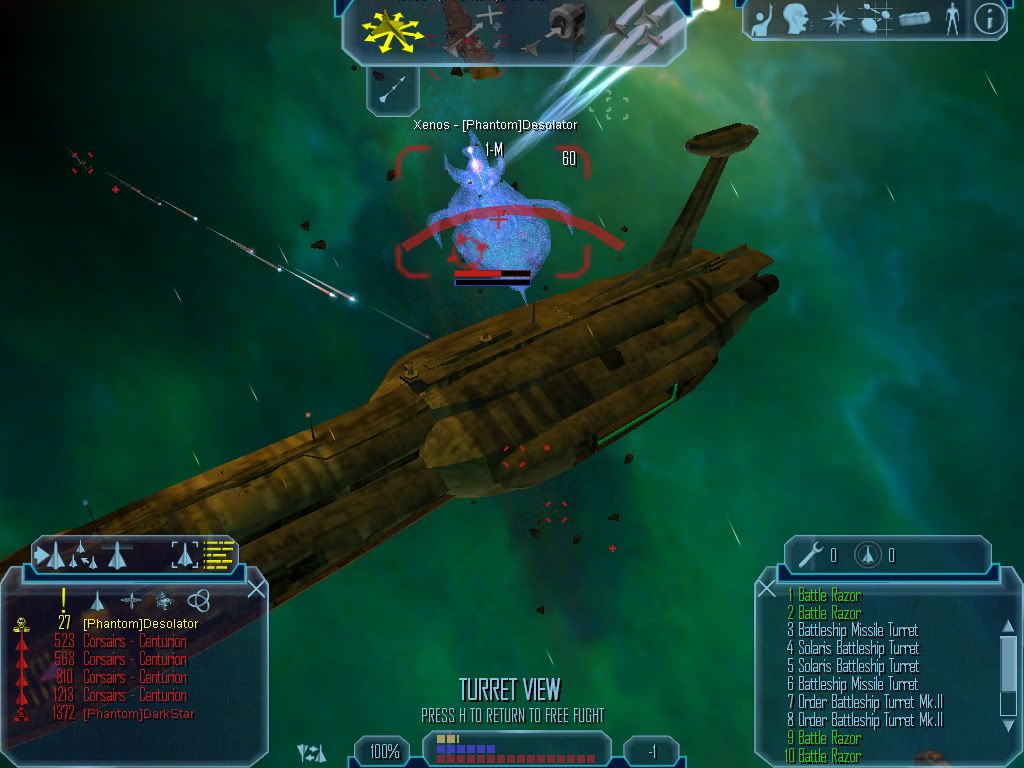
Task: Select the dock maneuver icon
Action: [x=566, y=29]
